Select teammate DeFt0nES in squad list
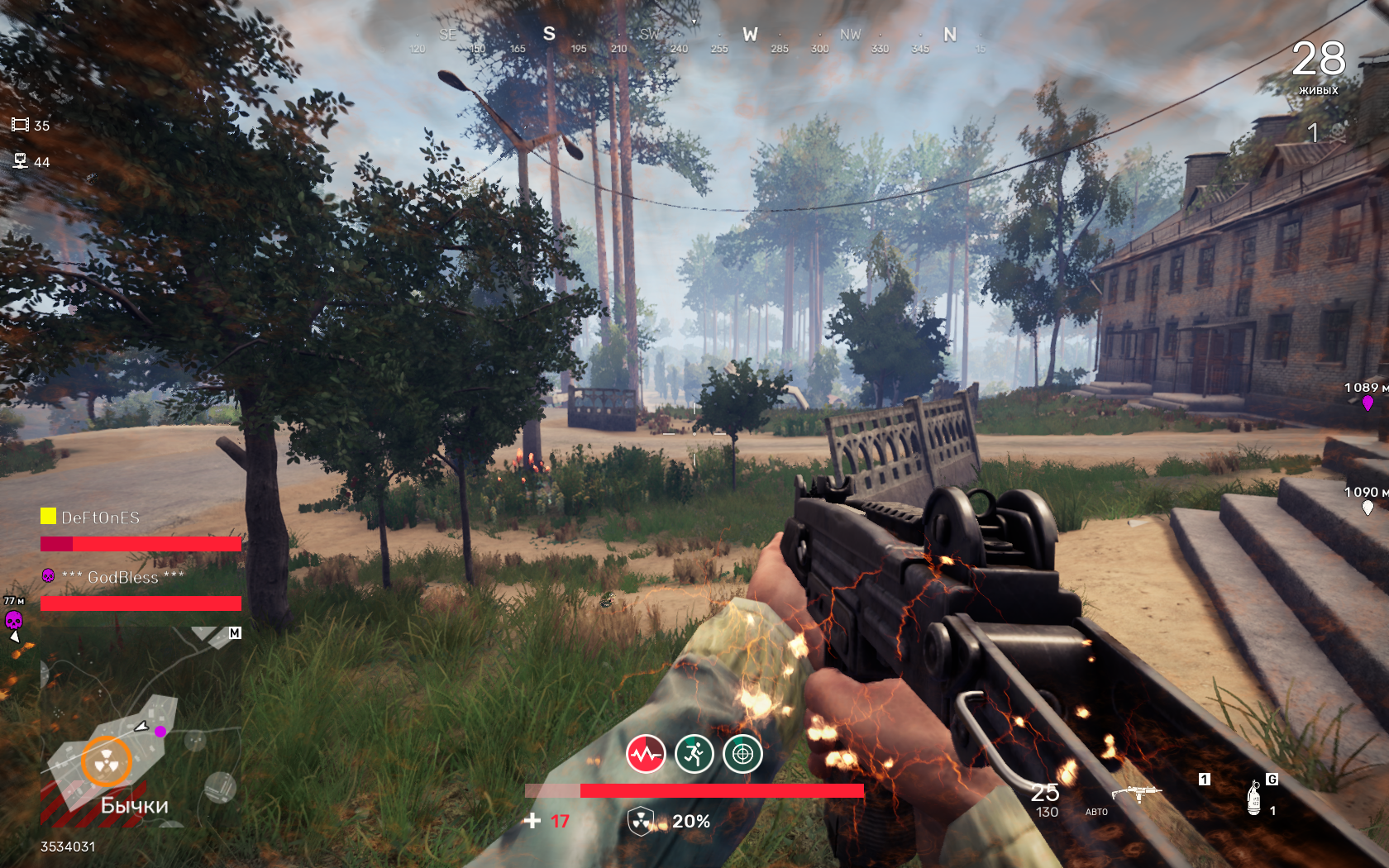Viewport: 1389px width, 868px height. (x=100, y=517)
